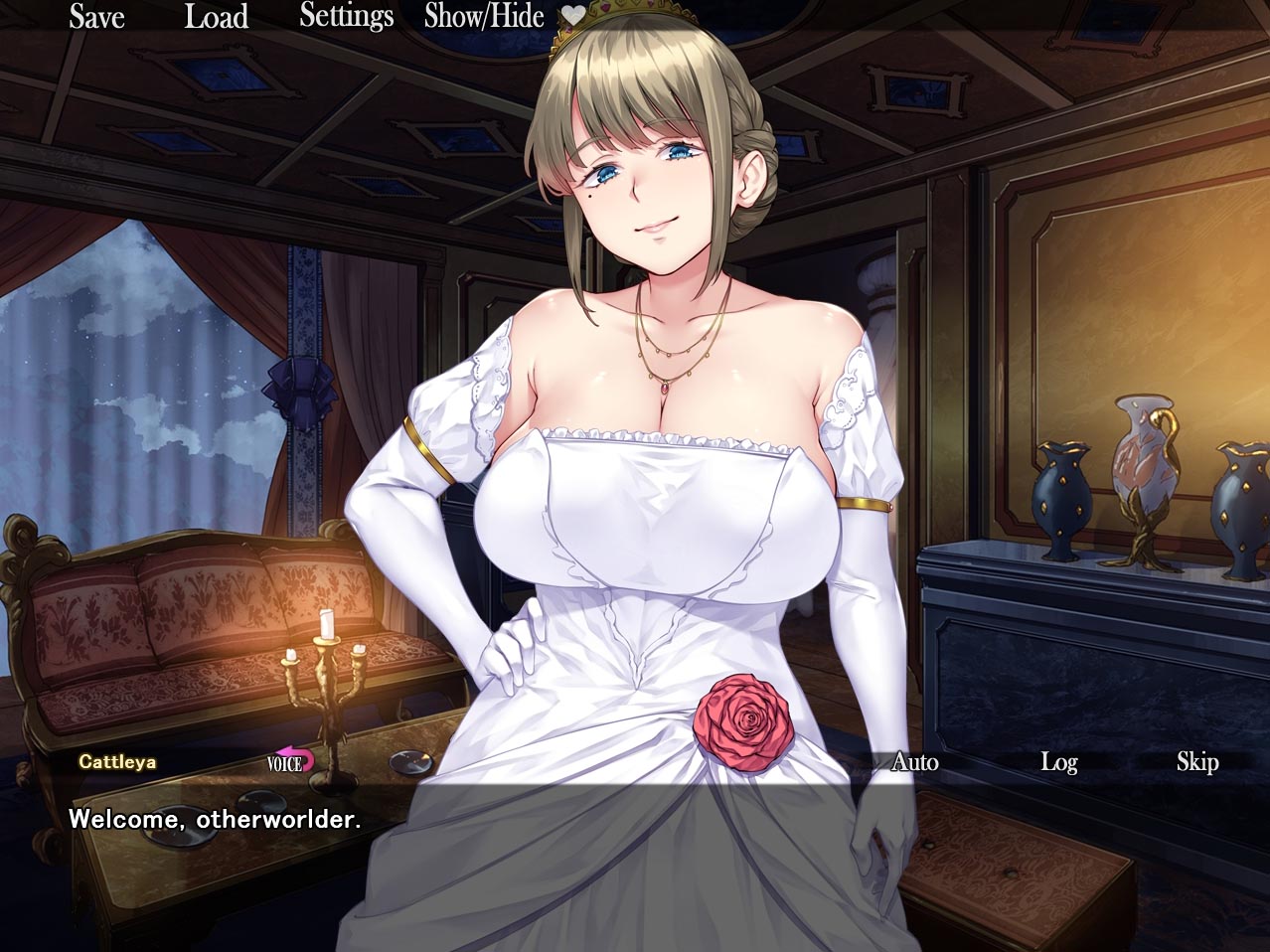Screen dimensions: 1270x952
Task: Open the Save menu
Action: pyautogui.click(x=96, y=17)
